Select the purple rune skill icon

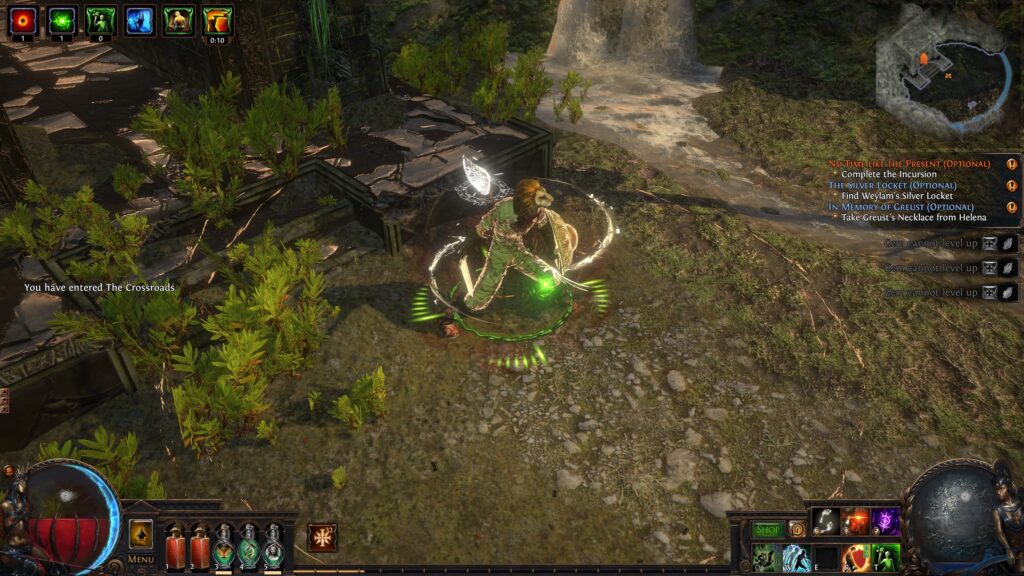[x=886, y=521]
